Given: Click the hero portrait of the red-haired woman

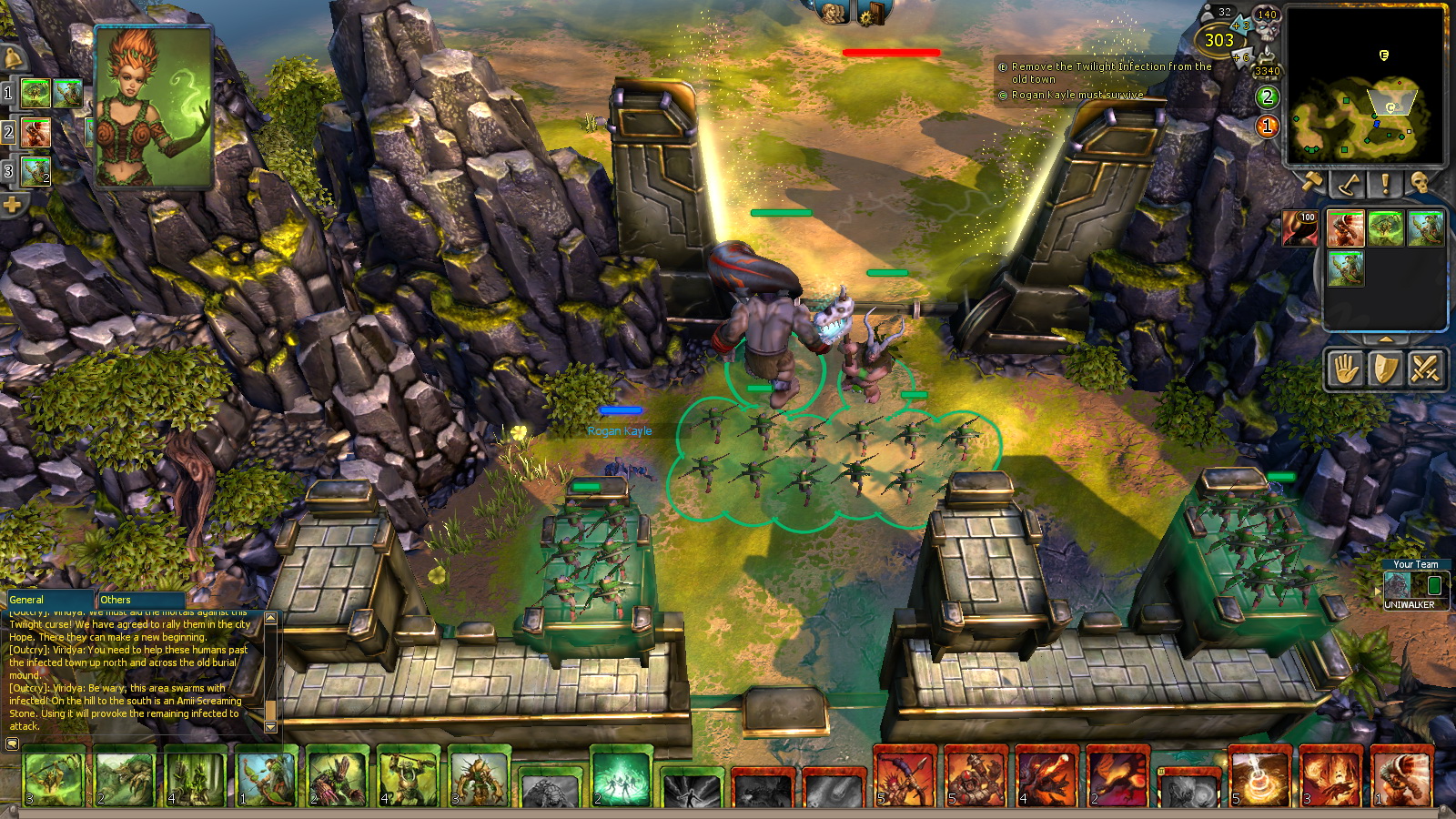Looking at the screenshot, I should [x=153, y=106].
